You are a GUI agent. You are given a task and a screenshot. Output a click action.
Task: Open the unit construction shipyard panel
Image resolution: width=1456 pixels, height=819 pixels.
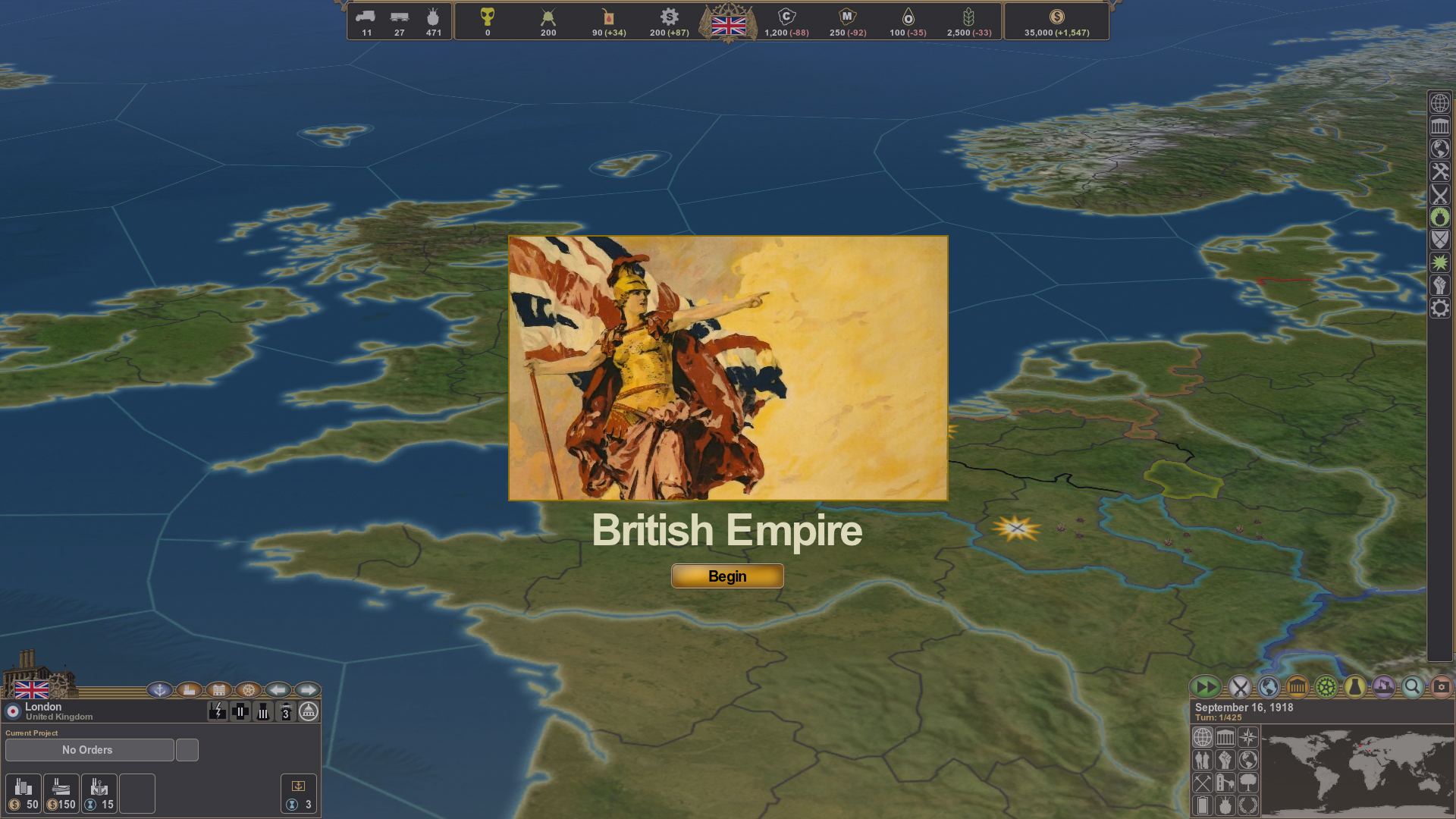coord(1382,686)
